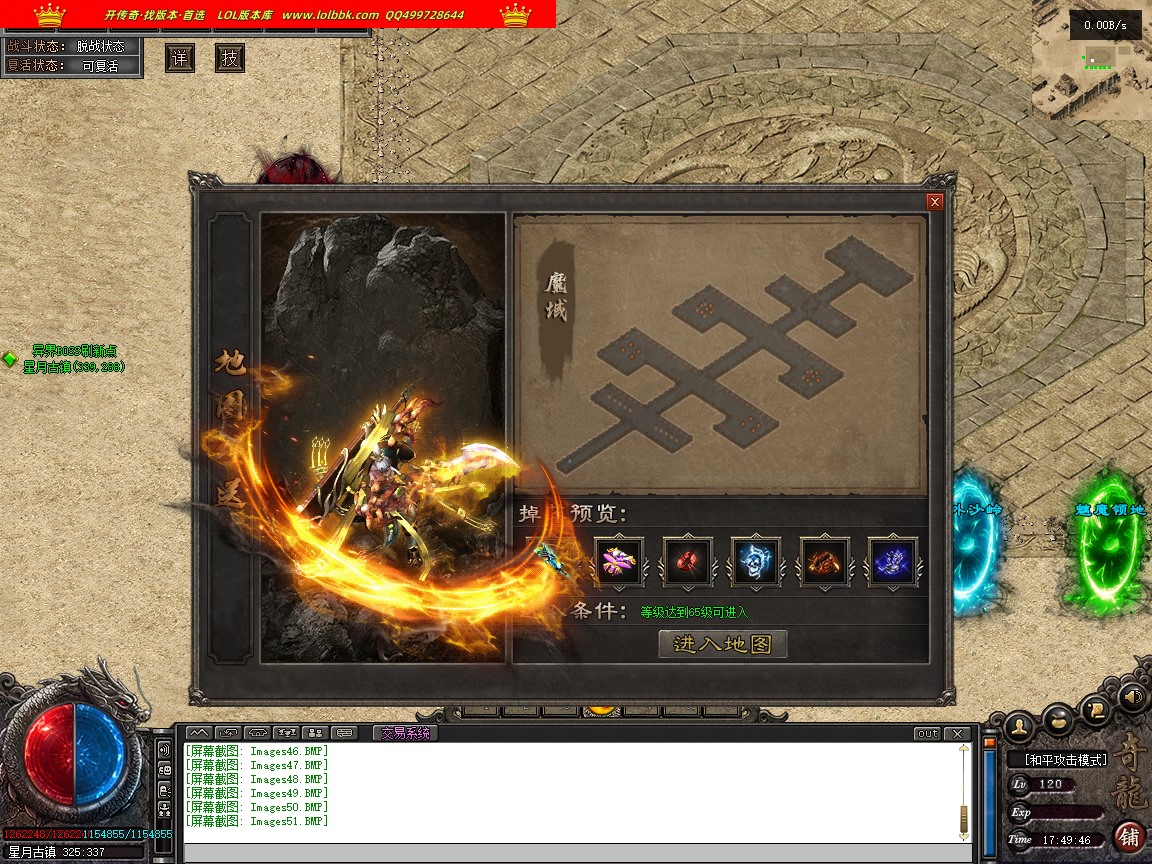Open the bag pouch icon
This screenshot has height=864, width=1152.
(x=1058, y=718)
